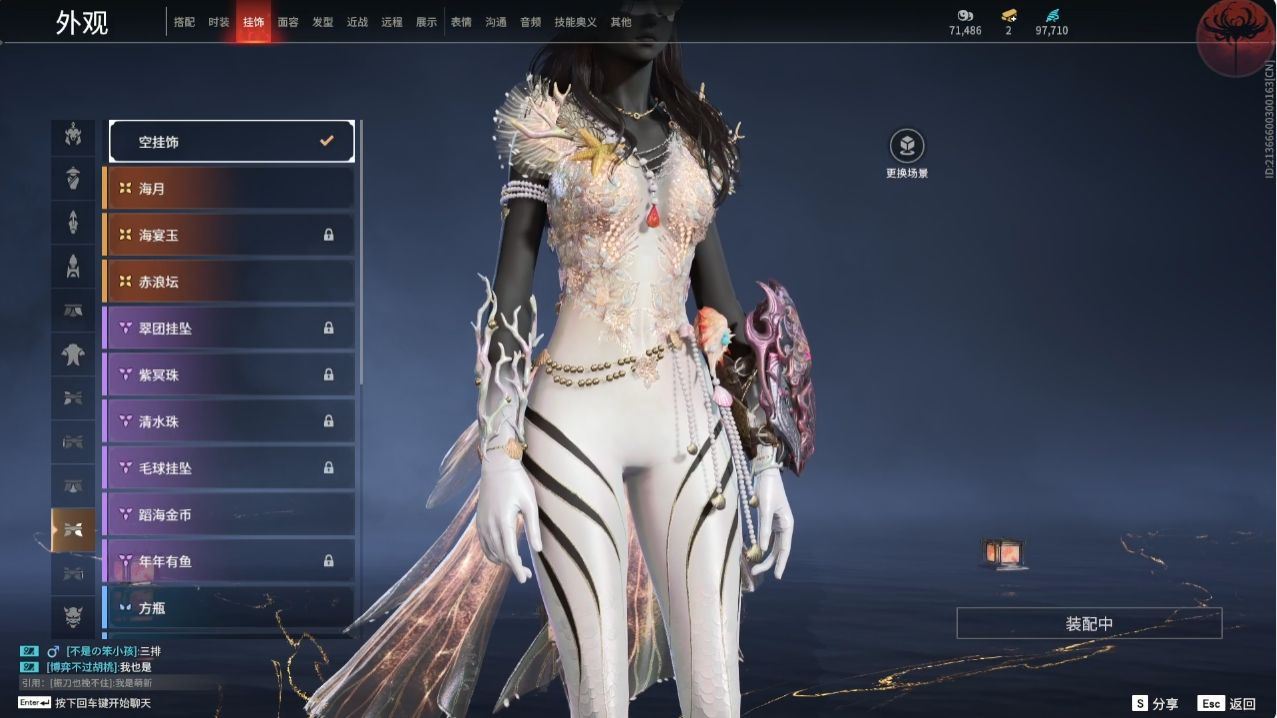This screenshot has width=1277, height=718.
Task: Click the 装配中 equip button
Action: tap(1089, 623)
